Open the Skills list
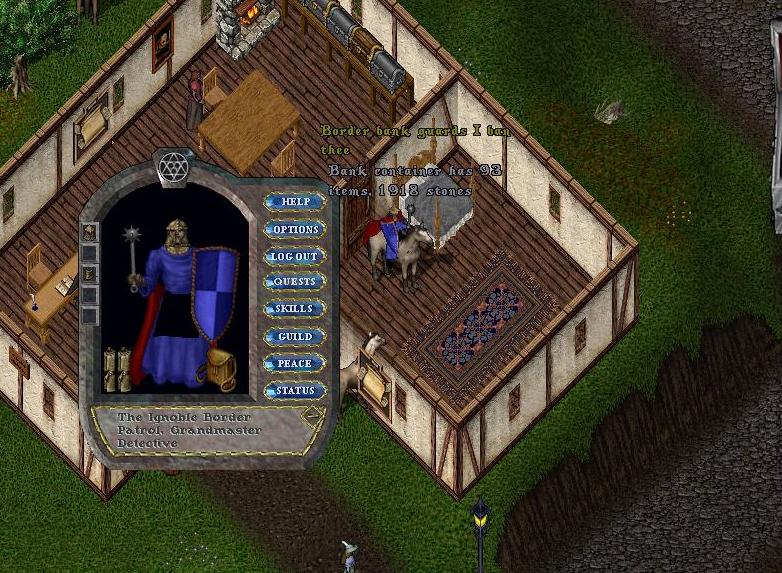Viewport: 782px width, 573px height. (x=295, y=309)
